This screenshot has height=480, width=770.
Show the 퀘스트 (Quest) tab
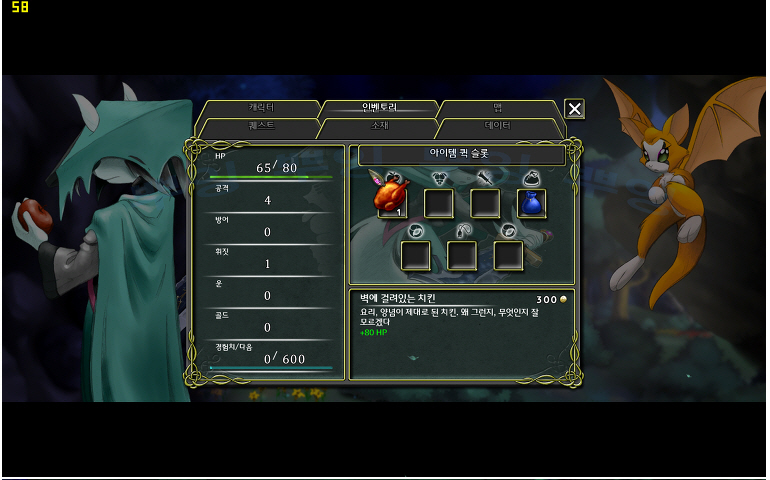(261, 127)
